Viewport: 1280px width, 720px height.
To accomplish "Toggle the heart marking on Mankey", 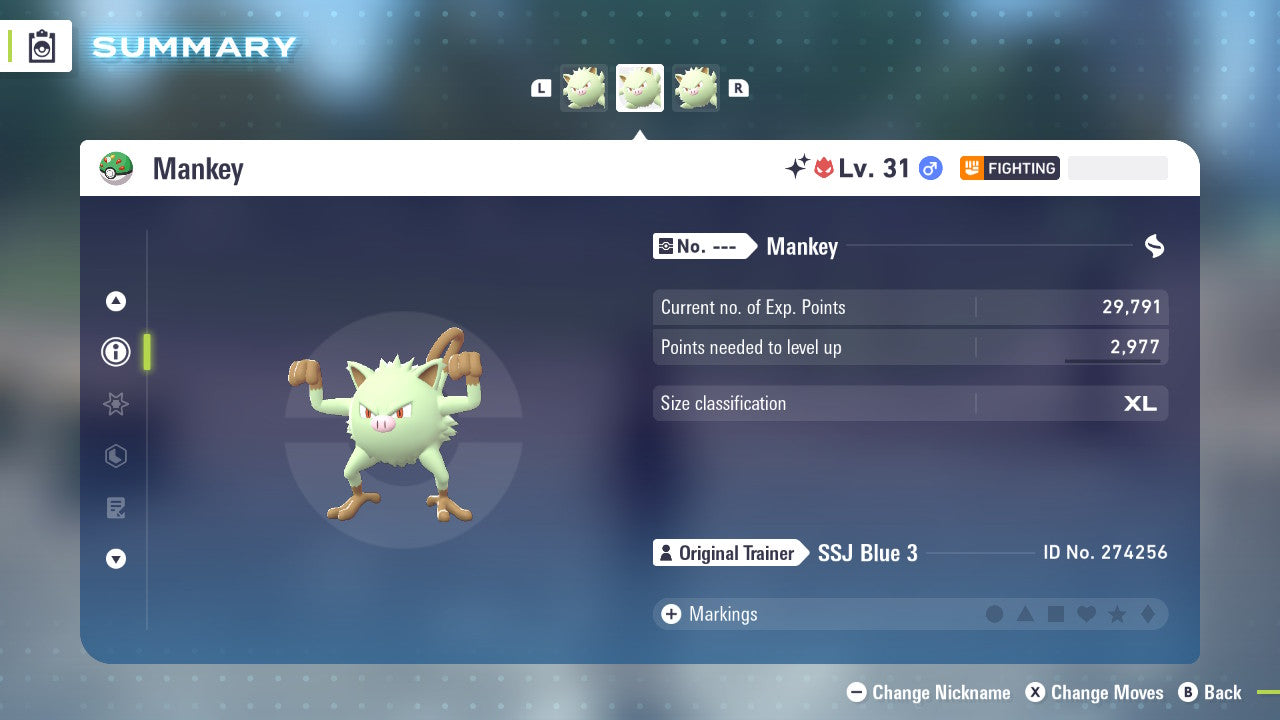I will 1088,614.
